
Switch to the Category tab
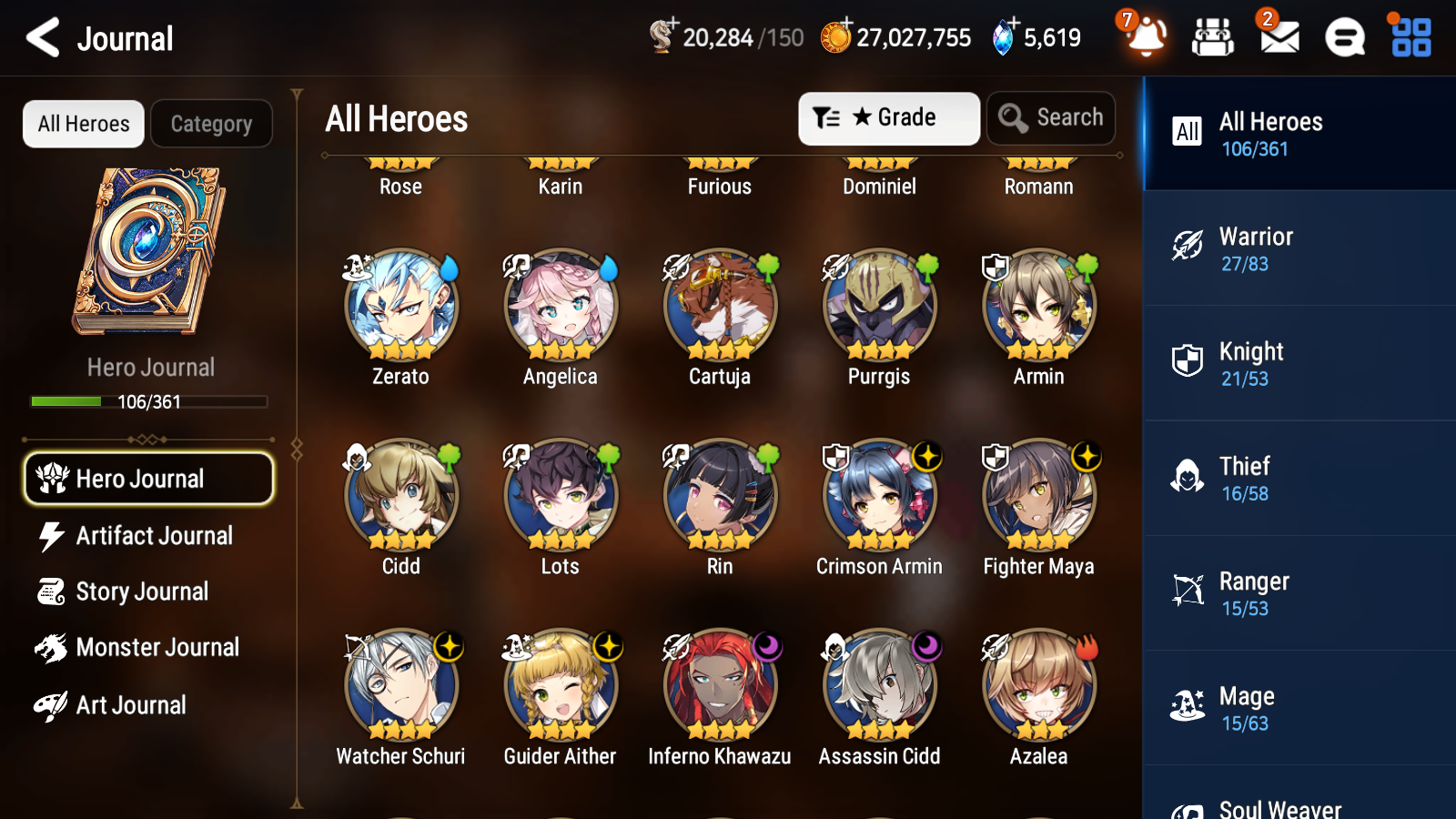coord(211,124)
